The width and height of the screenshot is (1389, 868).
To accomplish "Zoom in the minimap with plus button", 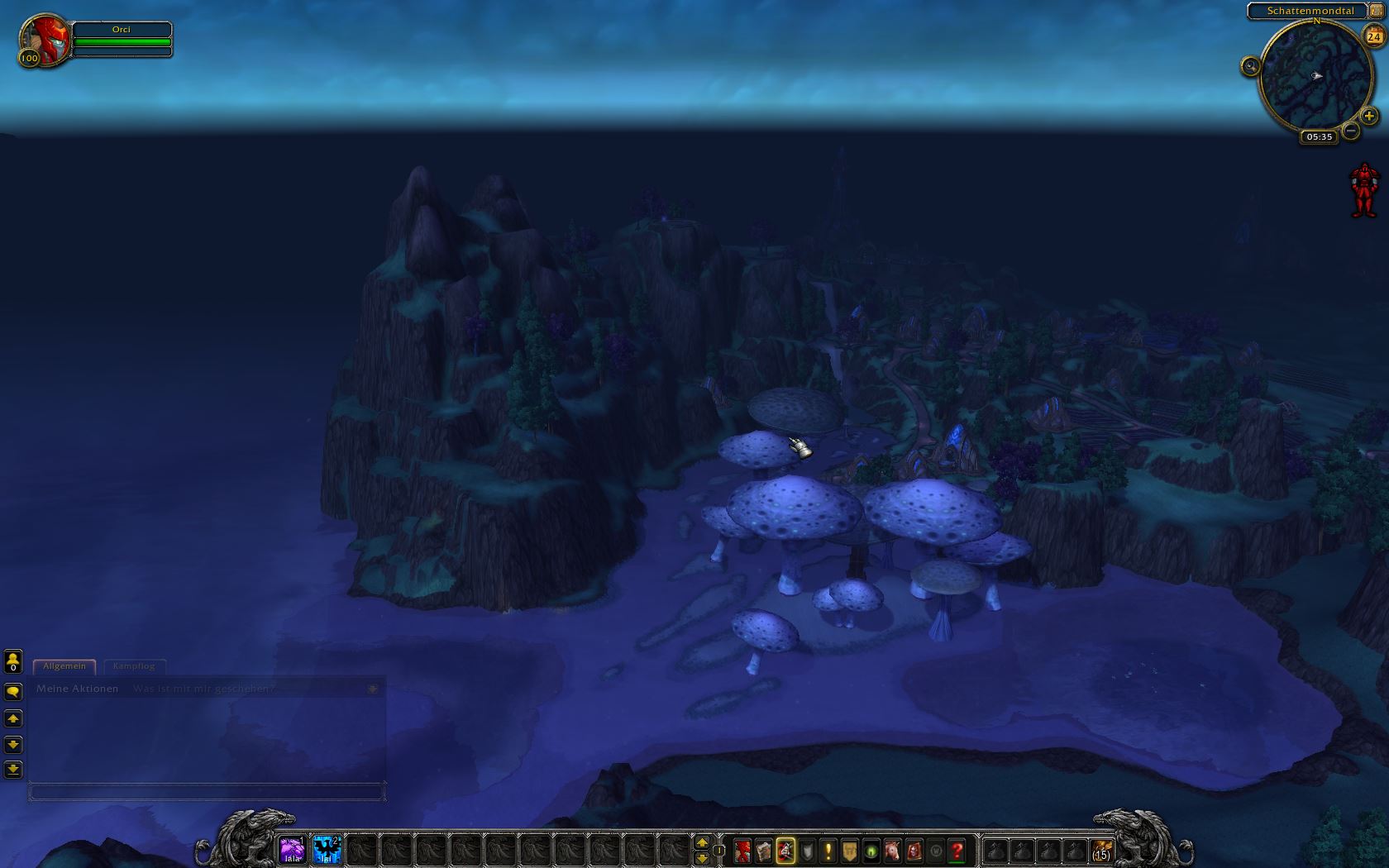I will tap(1369, 117).
